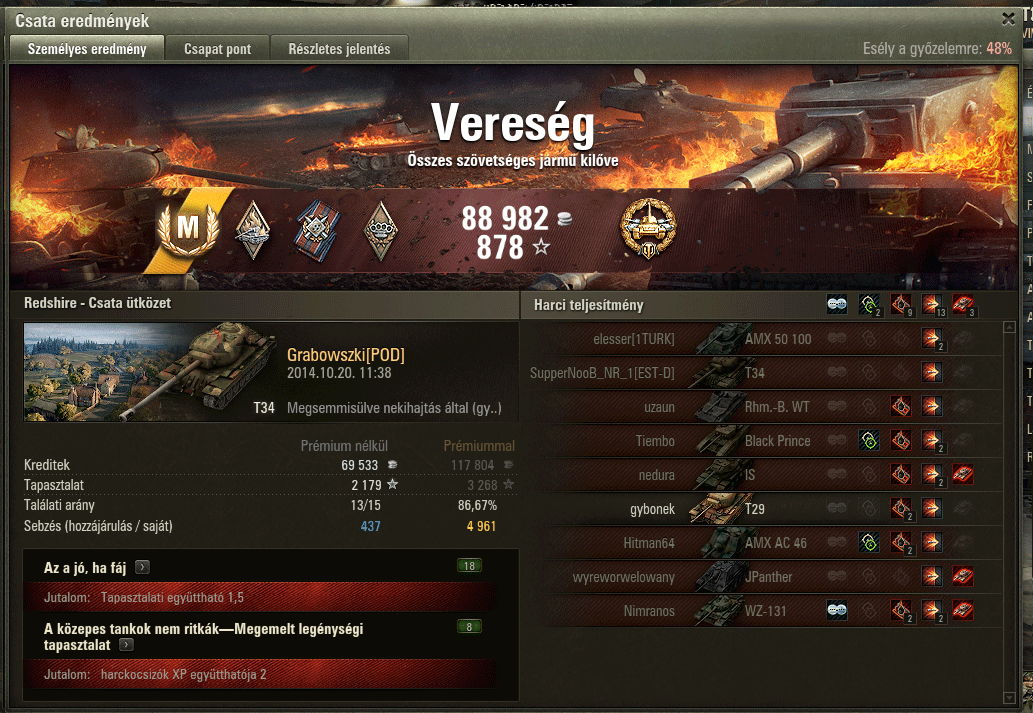Click the gold tank medal icon

pyautogui.click(x=648, y=227)
